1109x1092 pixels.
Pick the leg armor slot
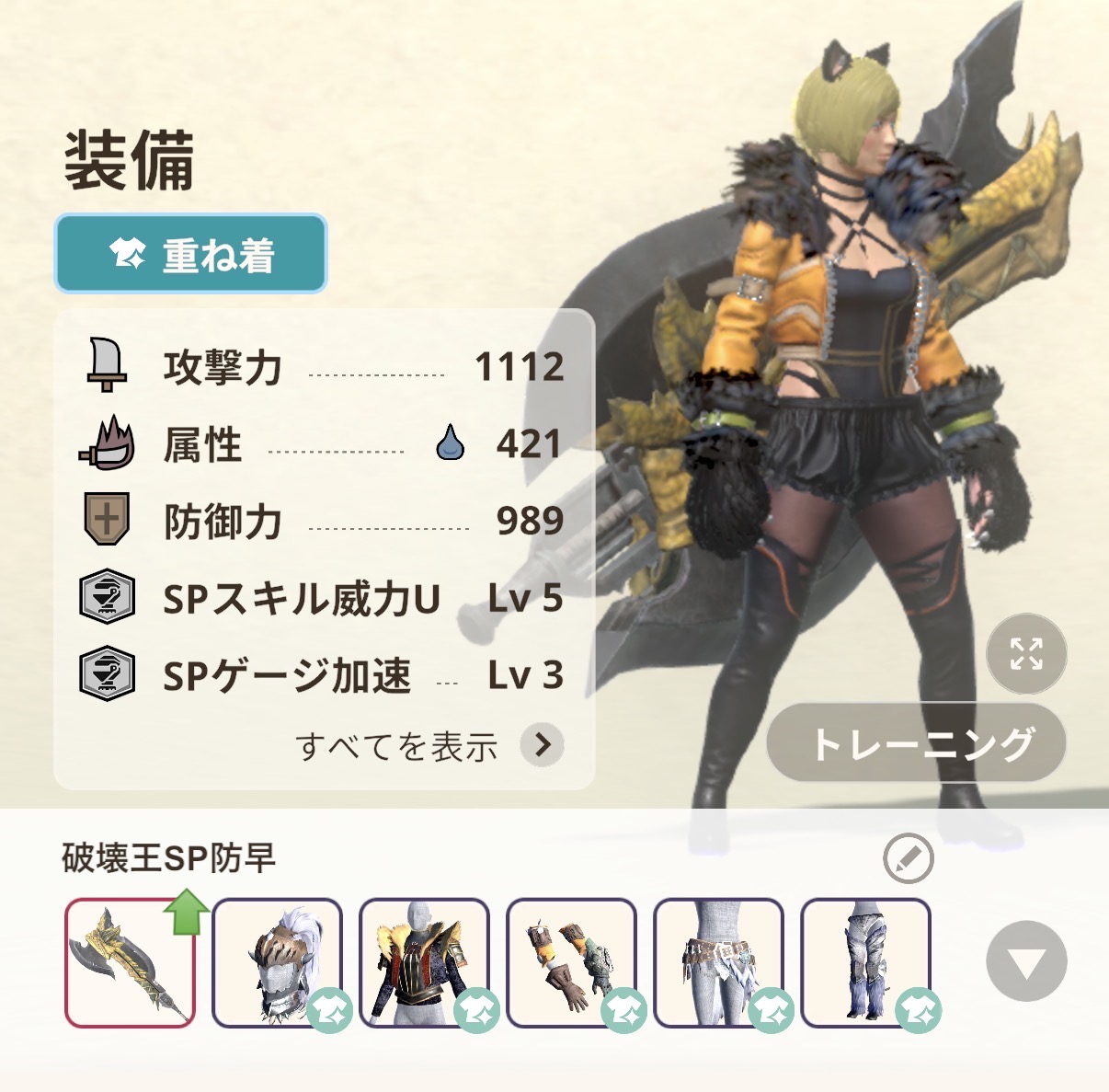click(x=865, y=962)
